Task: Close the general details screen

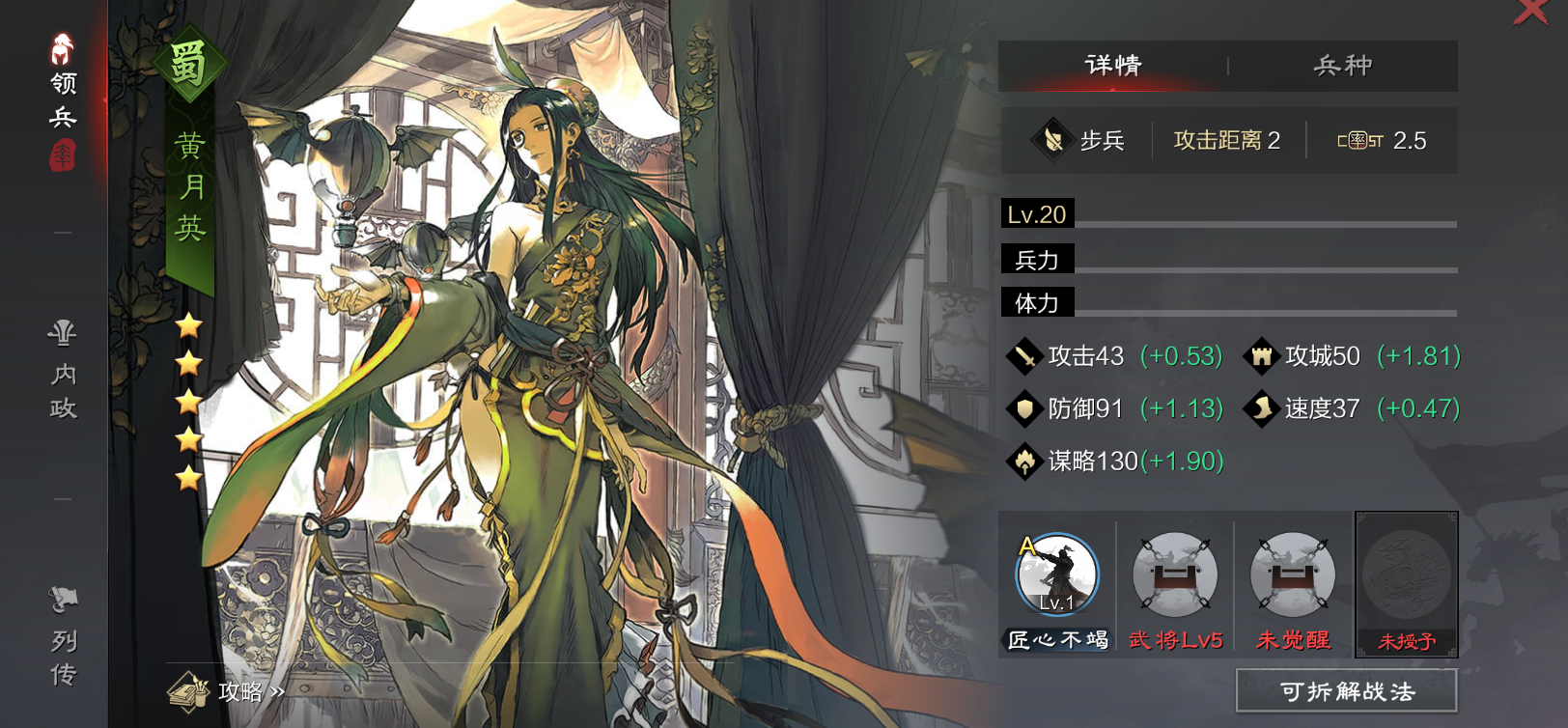Action: 1531,12
